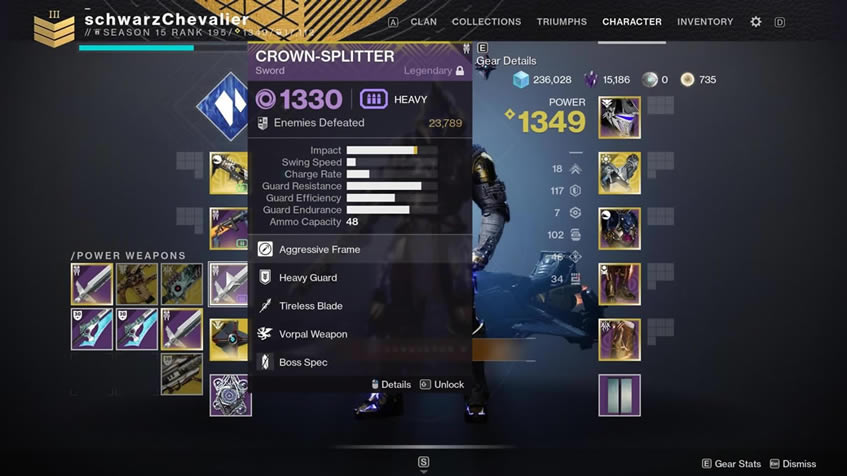Select the Vorpal Weapon perk
The image size is (847, 476).
click(x=313, y=334)
